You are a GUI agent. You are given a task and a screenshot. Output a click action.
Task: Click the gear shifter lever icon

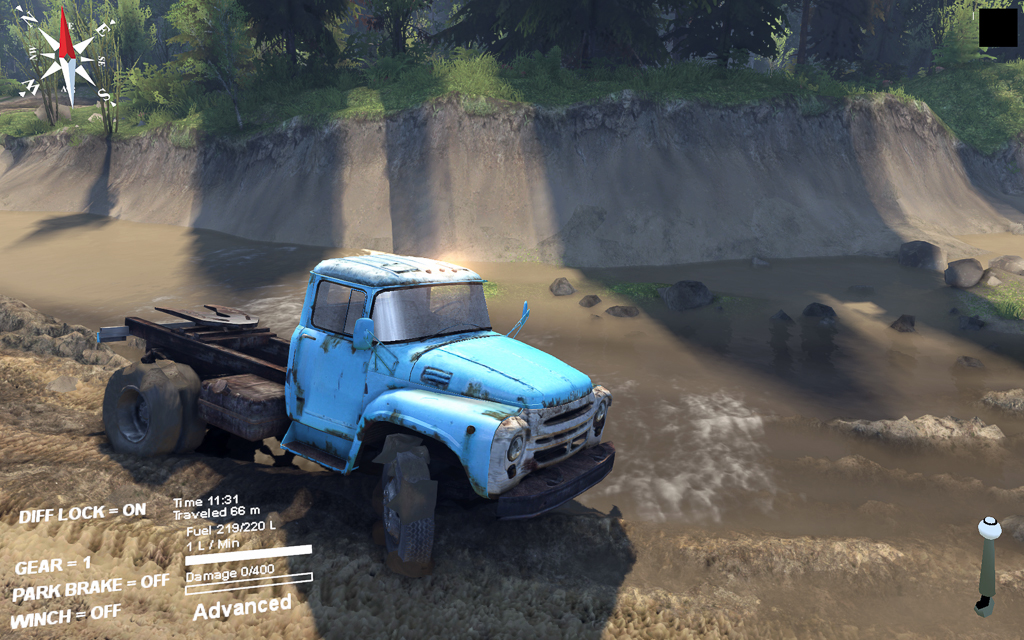[x=988, y=566]
